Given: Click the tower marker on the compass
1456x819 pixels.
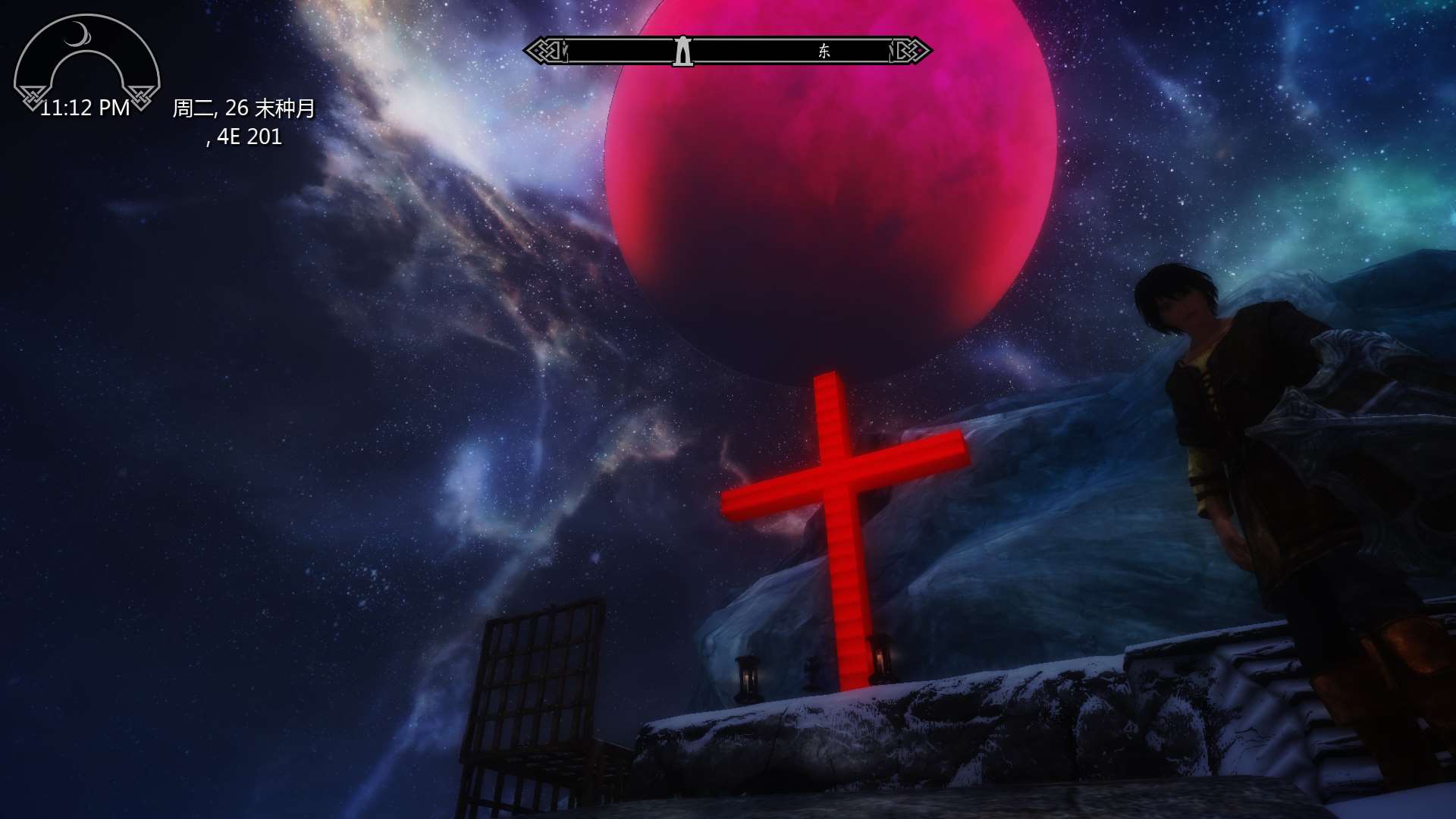Looking at the screenshot, I should click(682, 52).
